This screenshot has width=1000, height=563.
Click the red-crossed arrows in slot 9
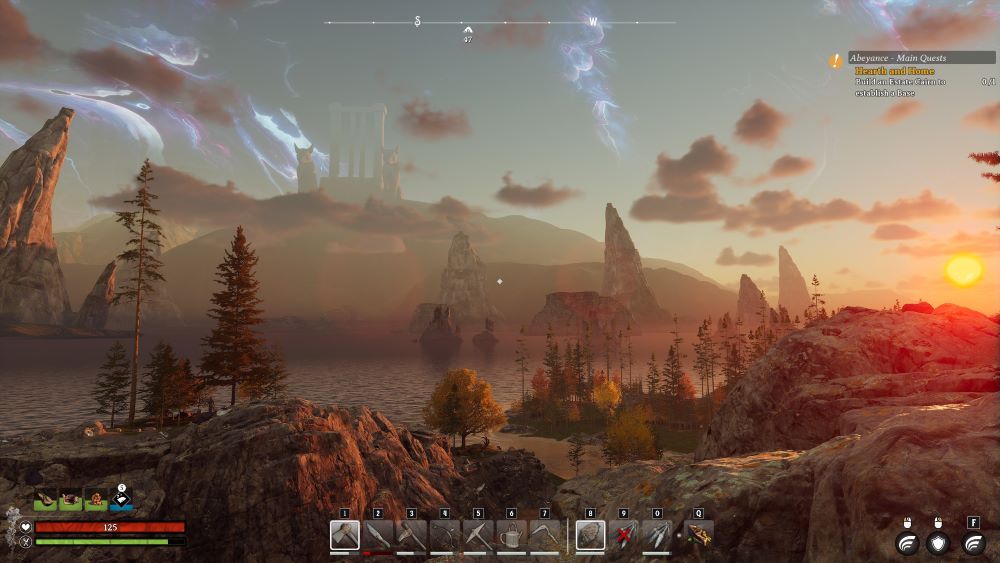(624, 535)
